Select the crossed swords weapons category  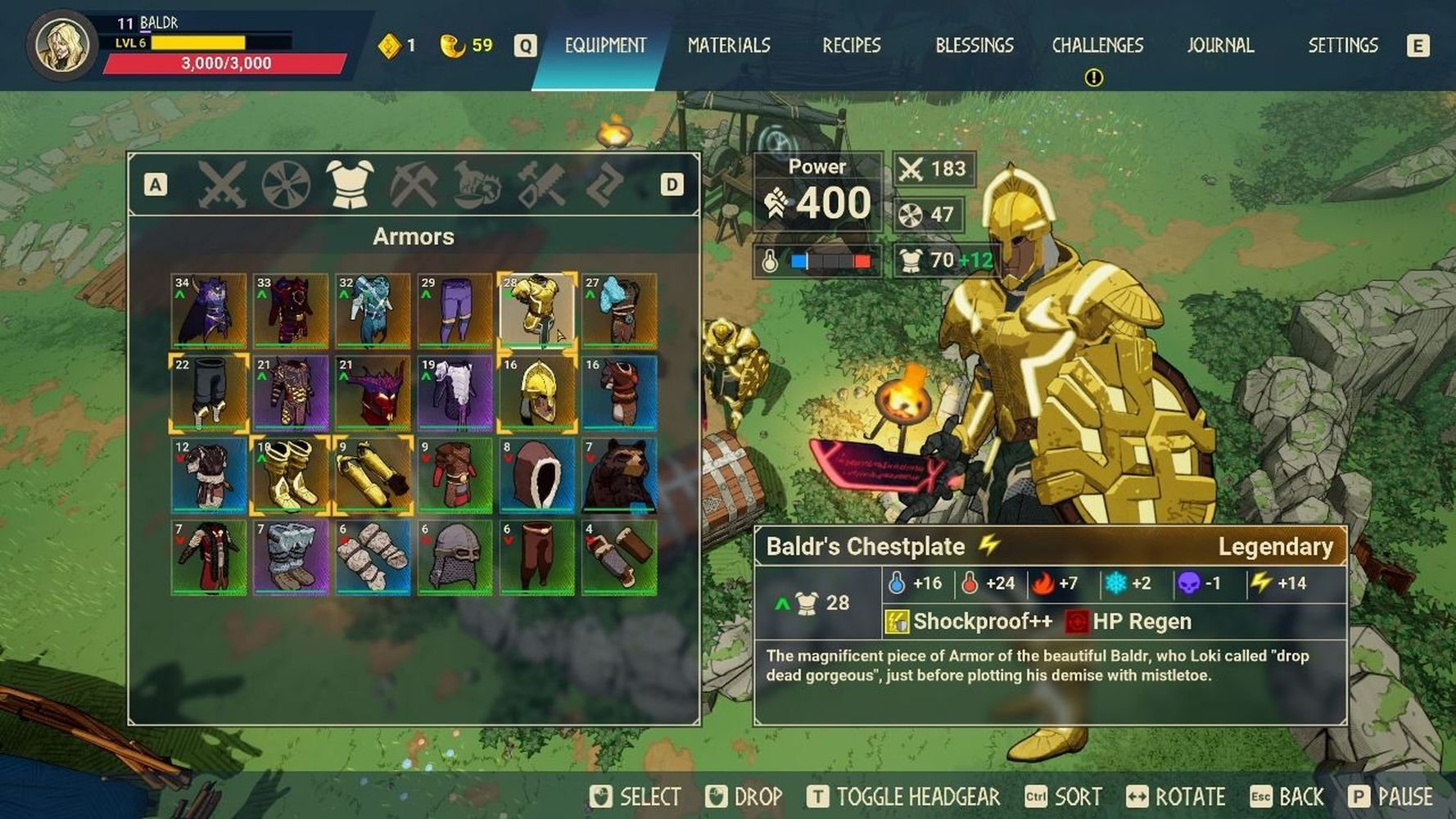tap(221, 184)
